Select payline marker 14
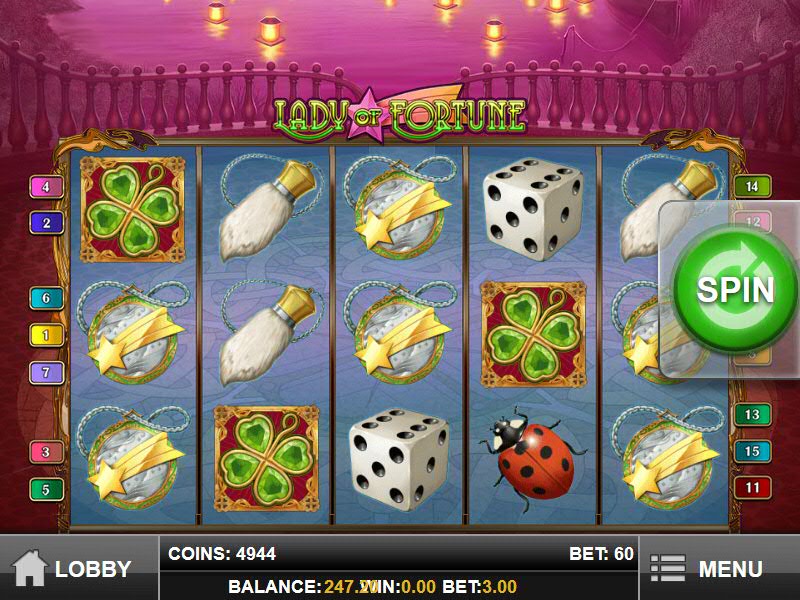 tap(752, 185)
